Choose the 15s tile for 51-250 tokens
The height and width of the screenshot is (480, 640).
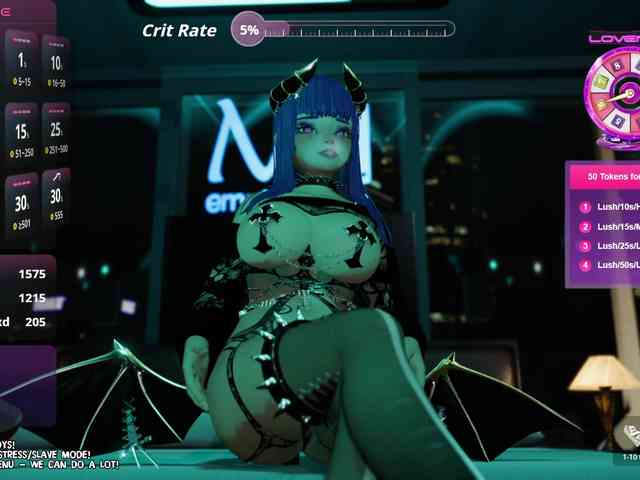click(x=21, y=132)
